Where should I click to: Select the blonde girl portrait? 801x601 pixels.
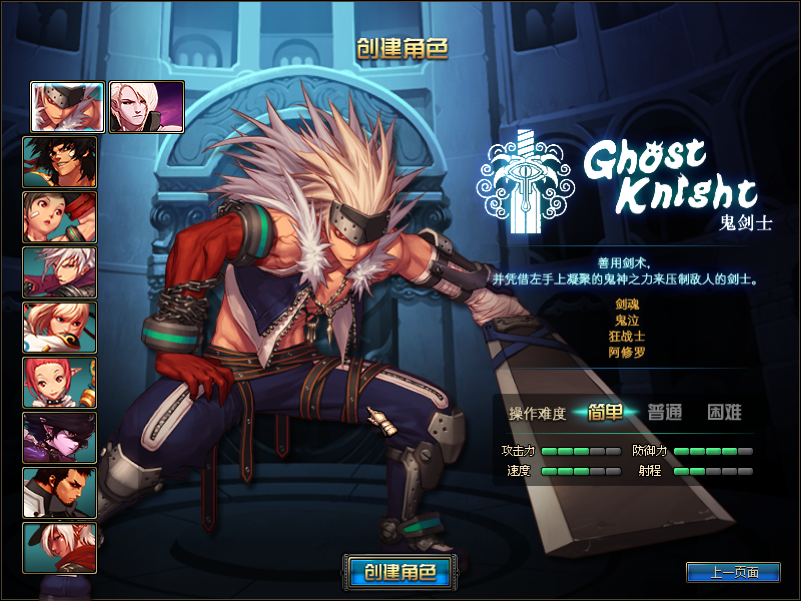tap(60, 327)
